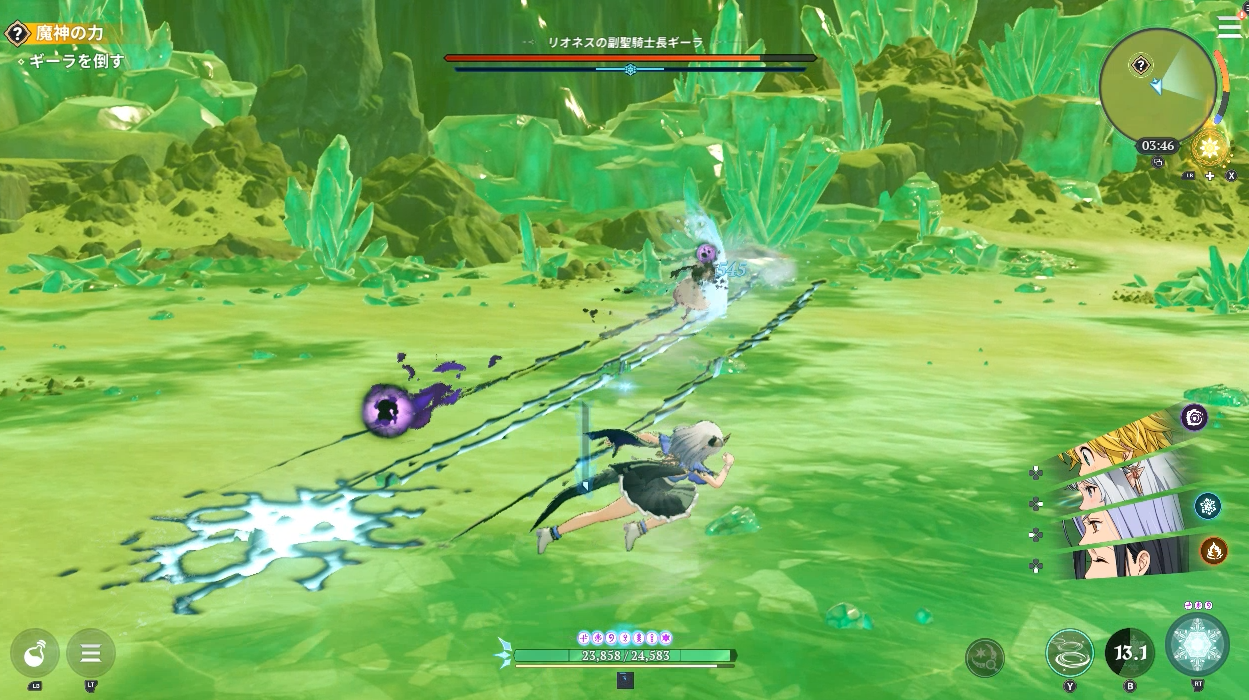Activate the teal snowflake tag skill icon
Viewport: 1249px width, 700px height.
[x=1208, y=506]
